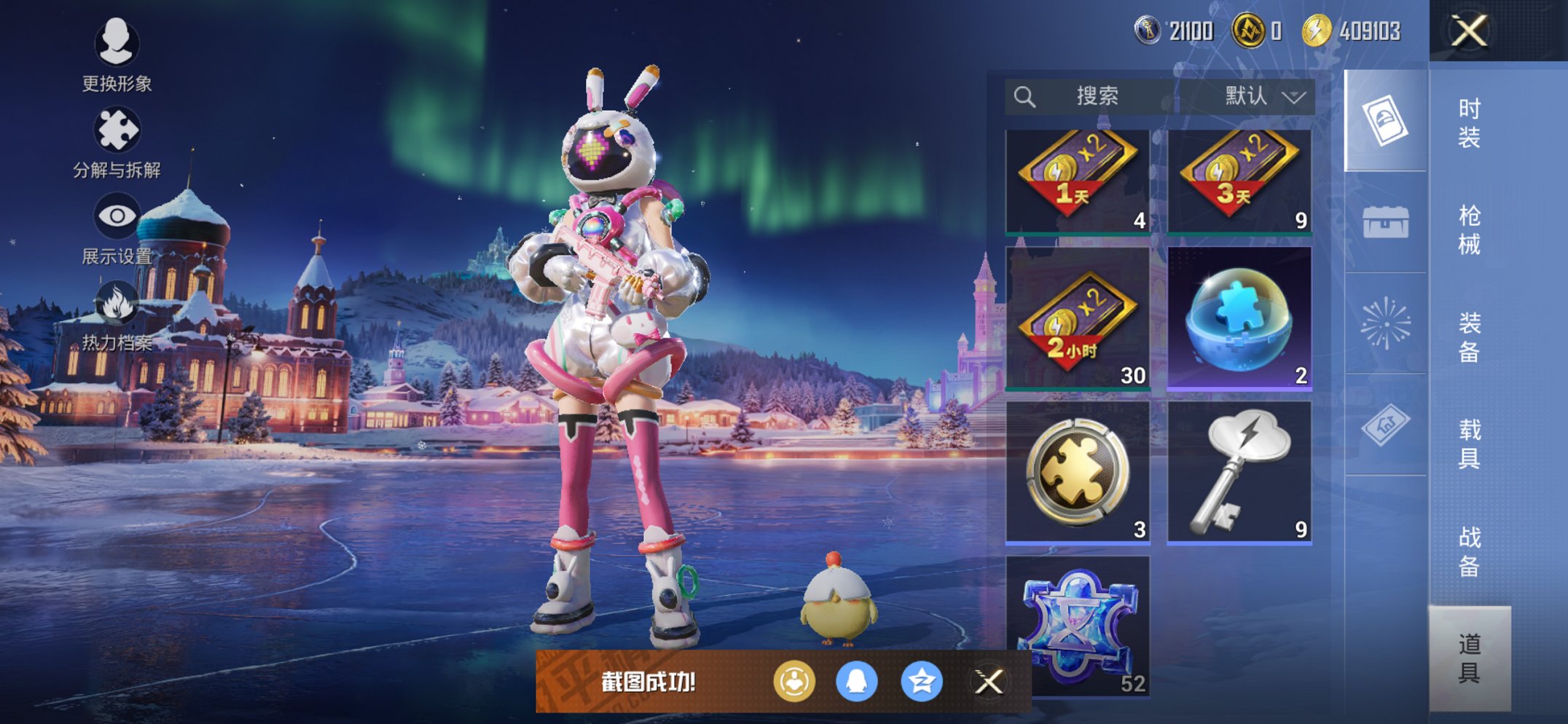Select the silver lightning key item
Image resolution: width=1568 pixels, height=724 pixels.
(1239, 472)
